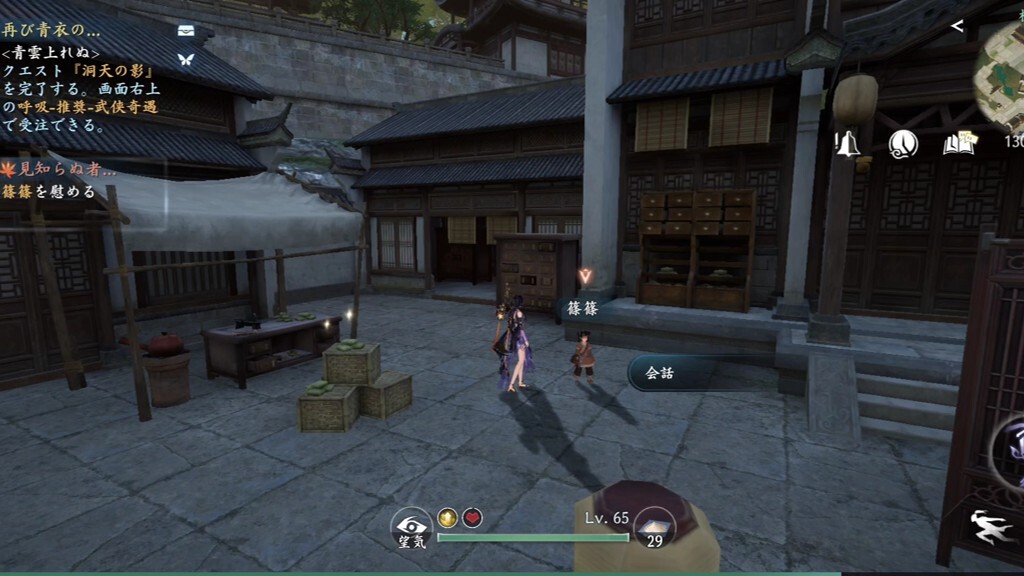Trigger the running figure dodge button
The height and width of the screenshot is (576, 1024).
[x=991, y=527]
